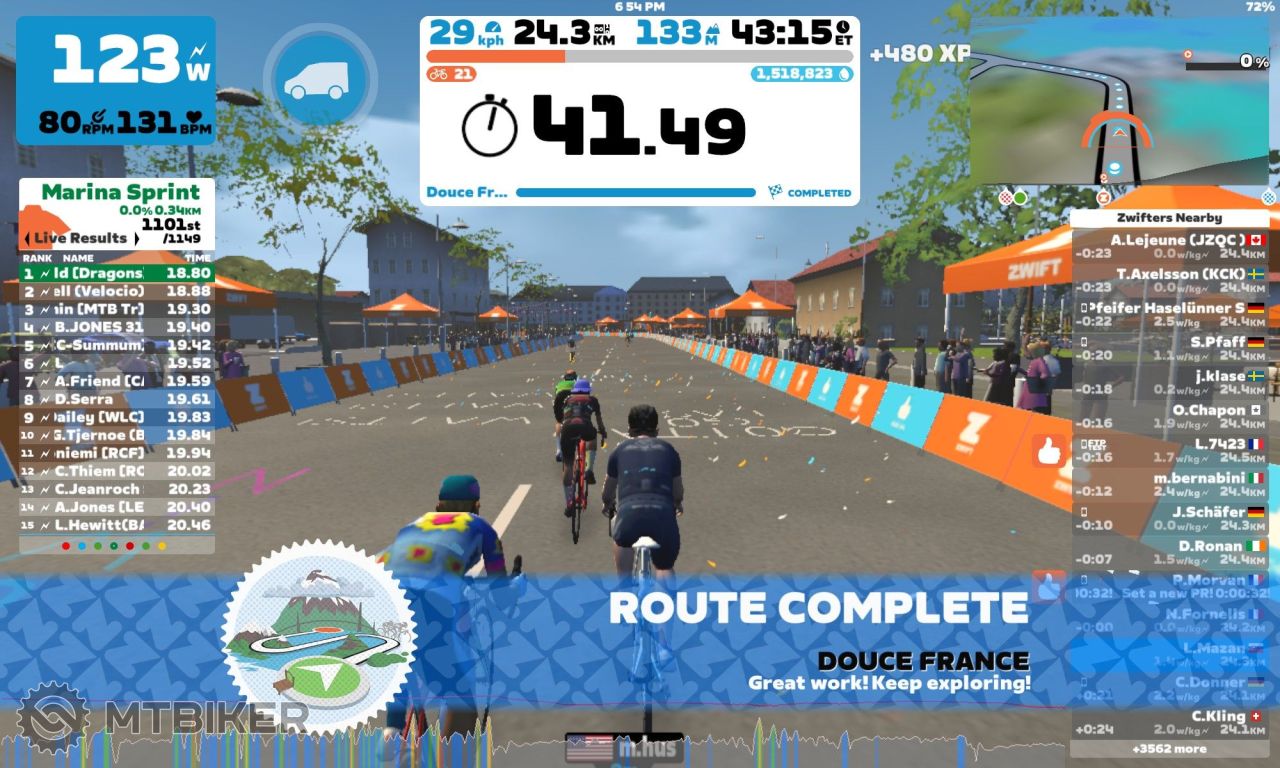Select D.Serra in the sprint results
Viewport: 1280px width, 768px height.
(117, 399)
